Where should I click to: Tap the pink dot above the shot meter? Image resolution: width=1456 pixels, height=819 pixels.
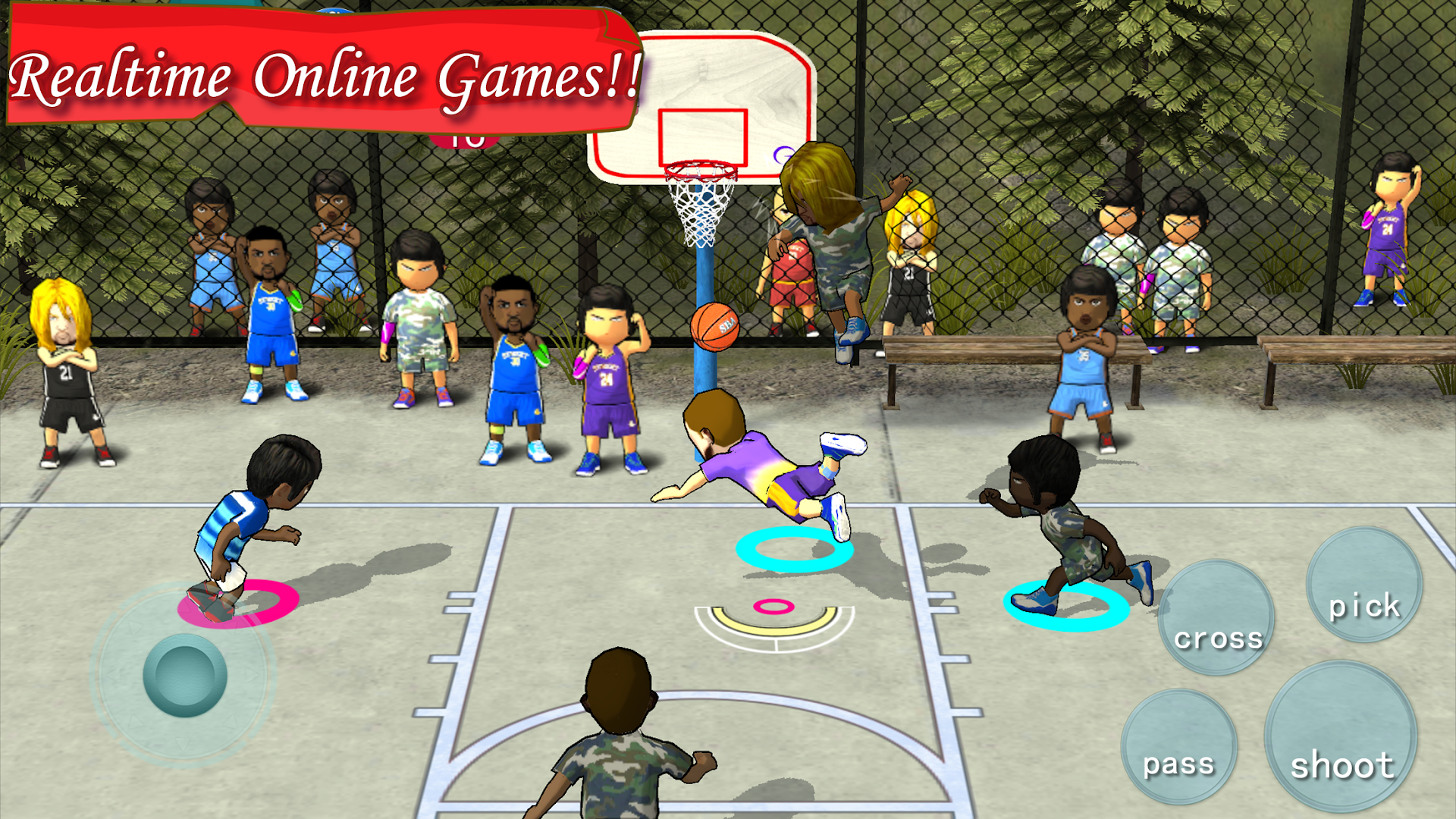pos(773,605)
